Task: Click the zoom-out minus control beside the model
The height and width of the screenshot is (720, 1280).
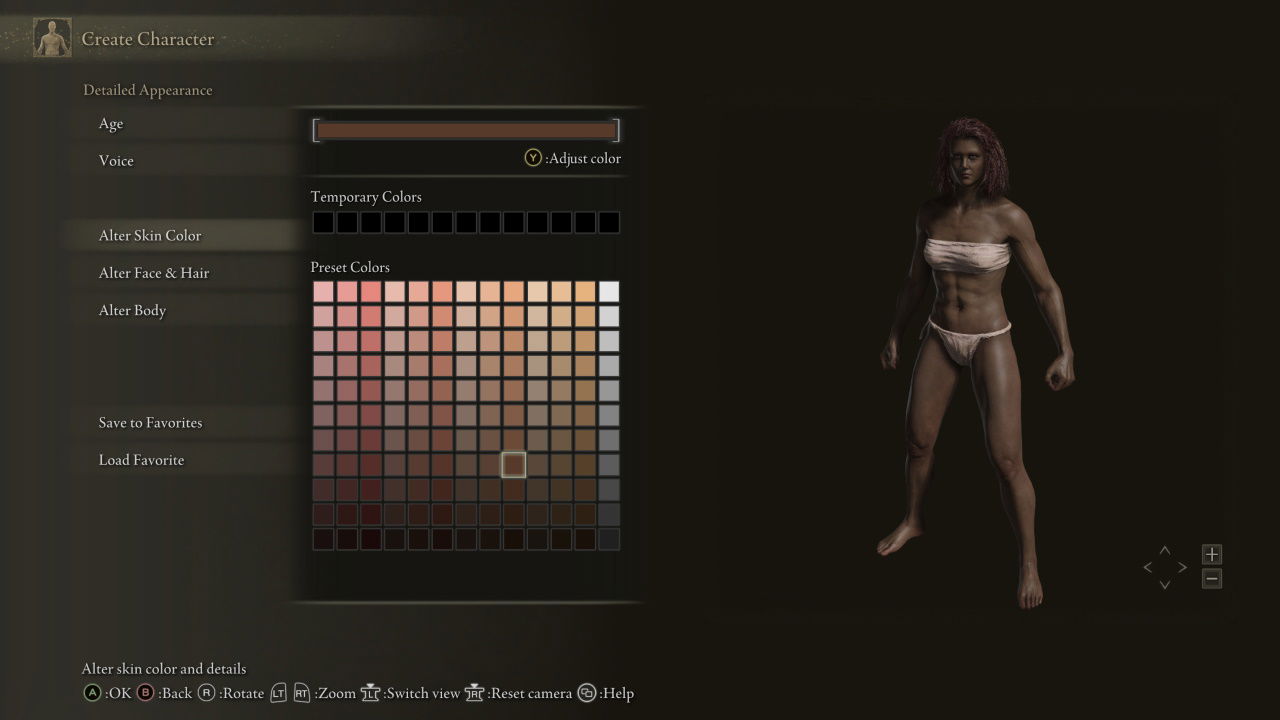Action: [1211, 578]
